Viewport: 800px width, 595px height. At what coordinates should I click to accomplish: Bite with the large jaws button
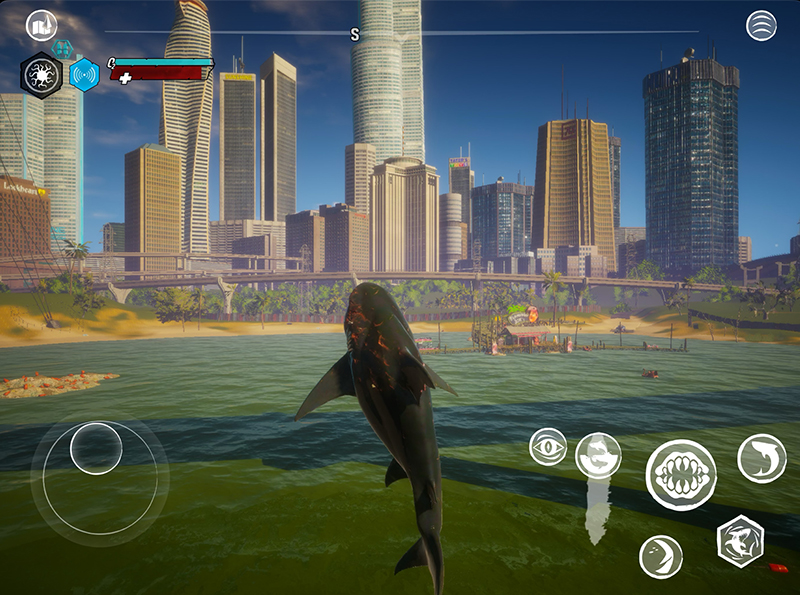pyautogui.click(x=681, y=475)
